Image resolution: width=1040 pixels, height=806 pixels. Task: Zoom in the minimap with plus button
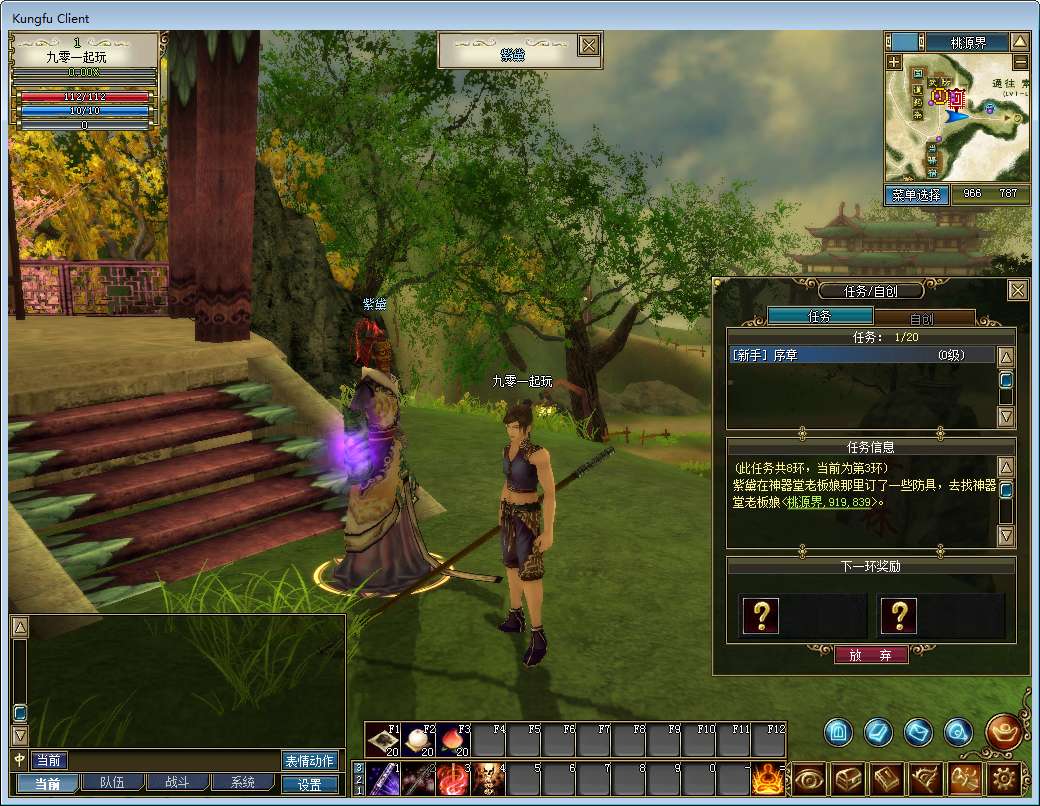coord(894,61)
